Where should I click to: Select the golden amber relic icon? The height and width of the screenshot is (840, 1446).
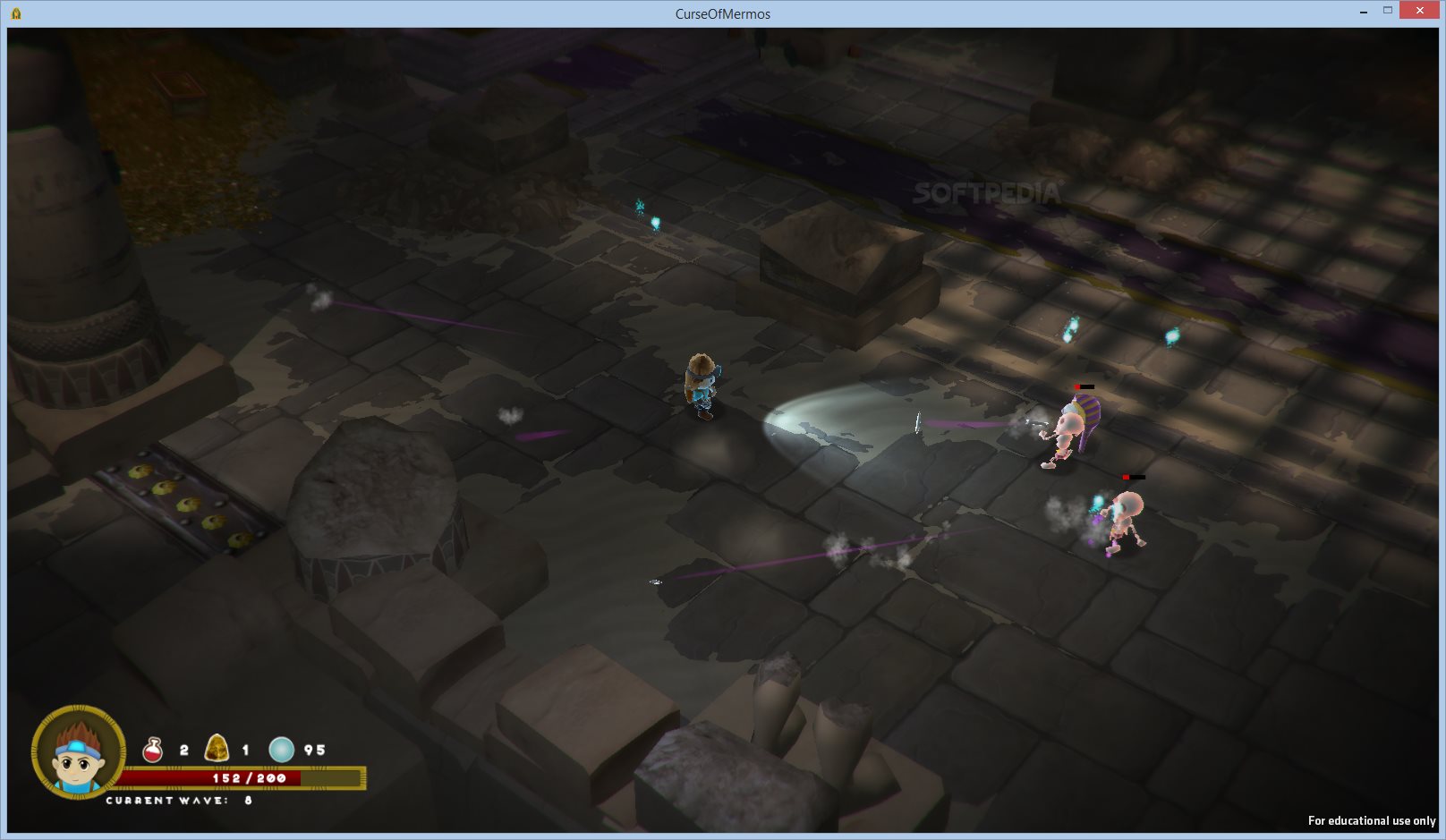217,748
